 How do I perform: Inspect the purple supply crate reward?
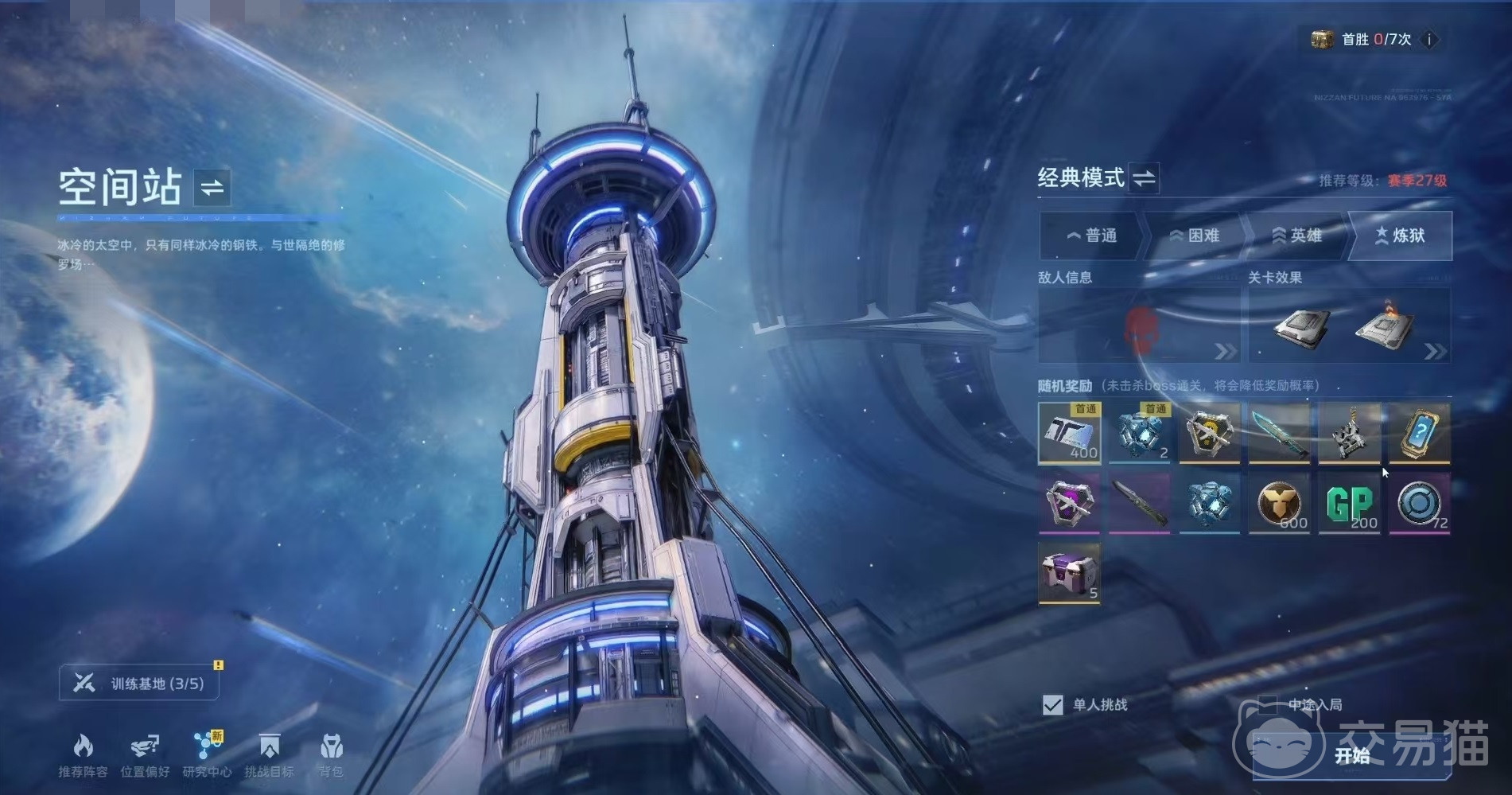pyautogui.click(x=1069, y=573)
